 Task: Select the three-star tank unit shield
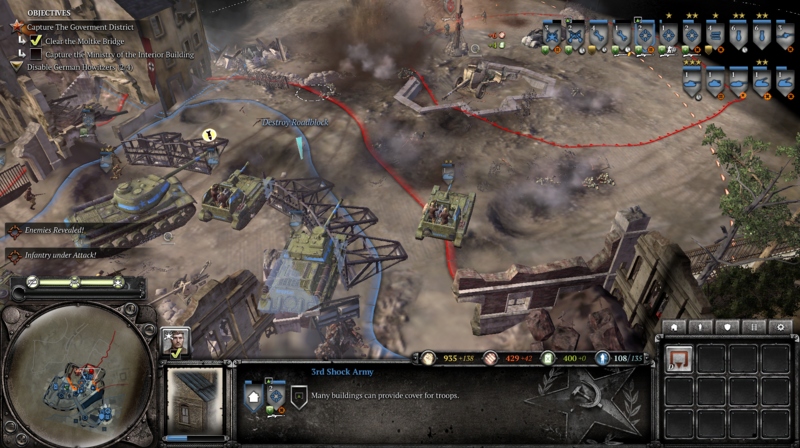pos(691,82)
